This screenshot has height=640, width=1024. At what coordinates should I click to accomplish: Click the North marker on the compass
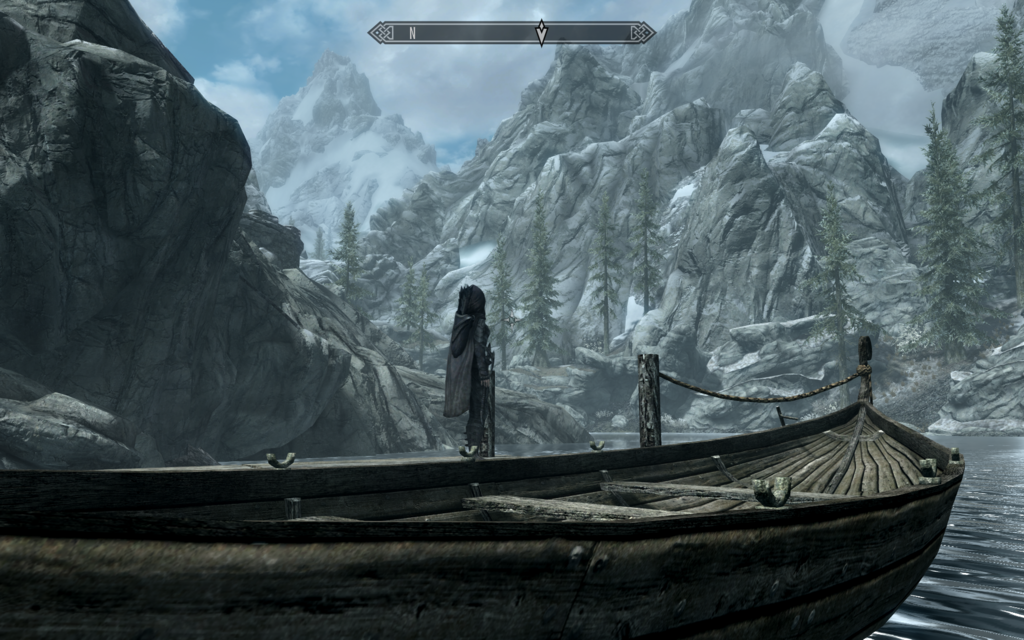tap(412, 33)
